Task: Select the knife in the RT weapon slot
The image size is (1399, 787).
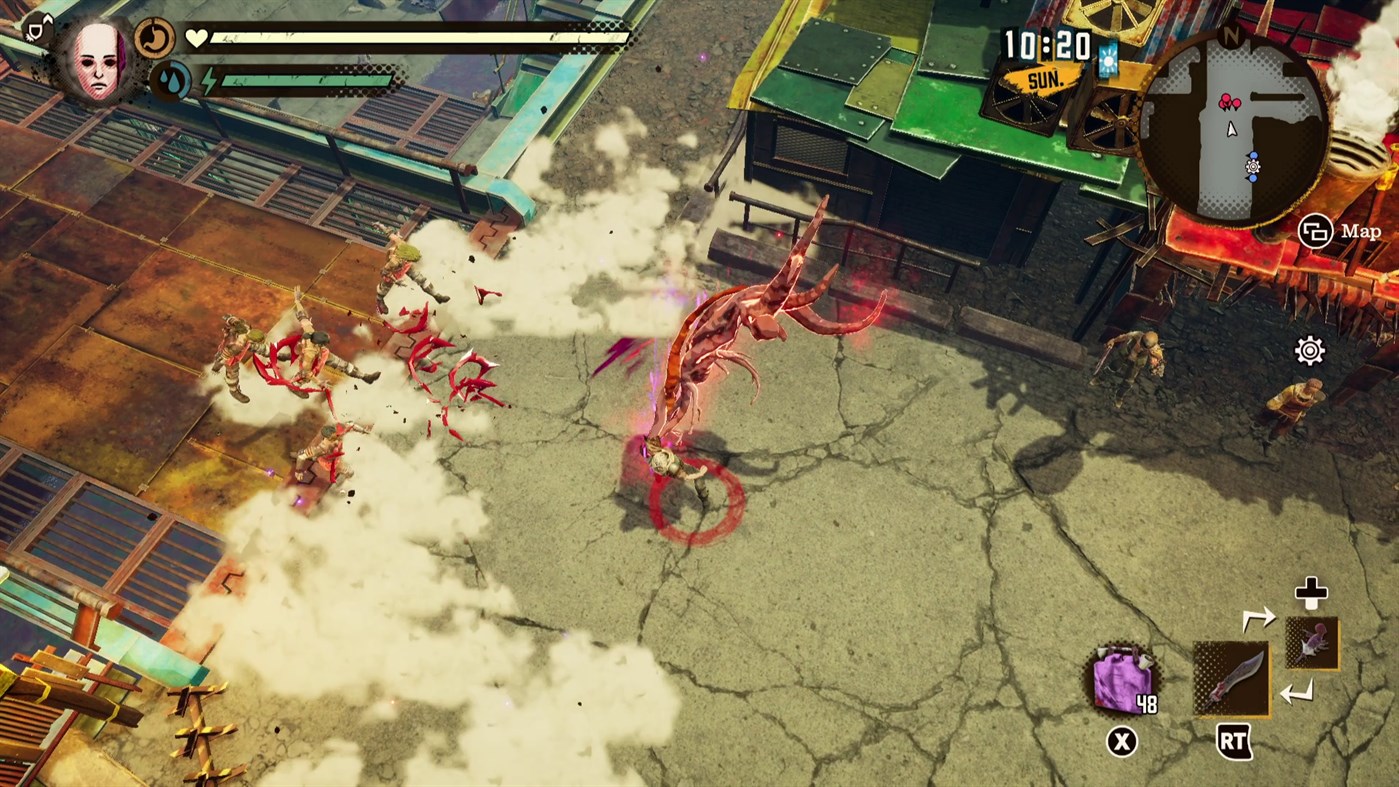Action: coord(1231,681)
